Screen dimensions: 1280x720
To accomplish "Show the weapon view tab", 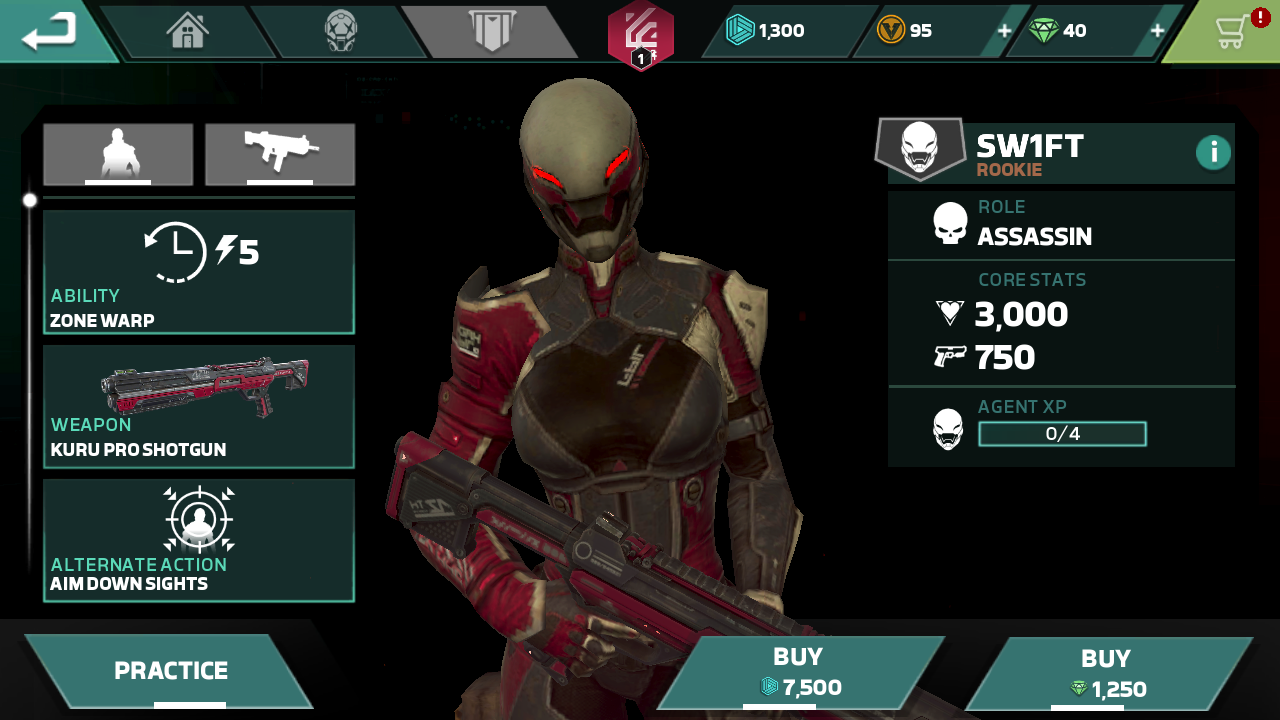I will (x=280, y=154).
